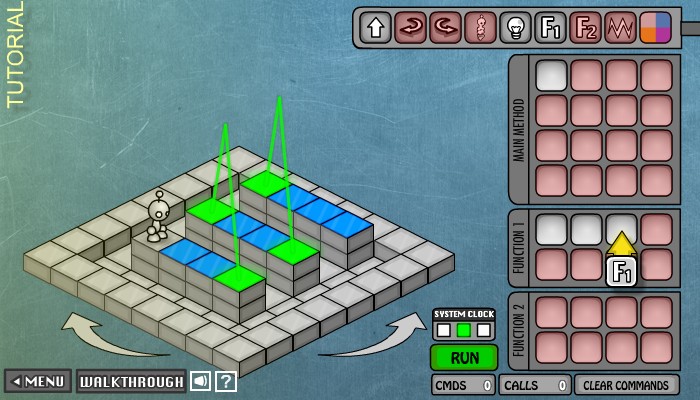700x400 pixels.
Task: Select the light bulb command
Action: [516, 27]
